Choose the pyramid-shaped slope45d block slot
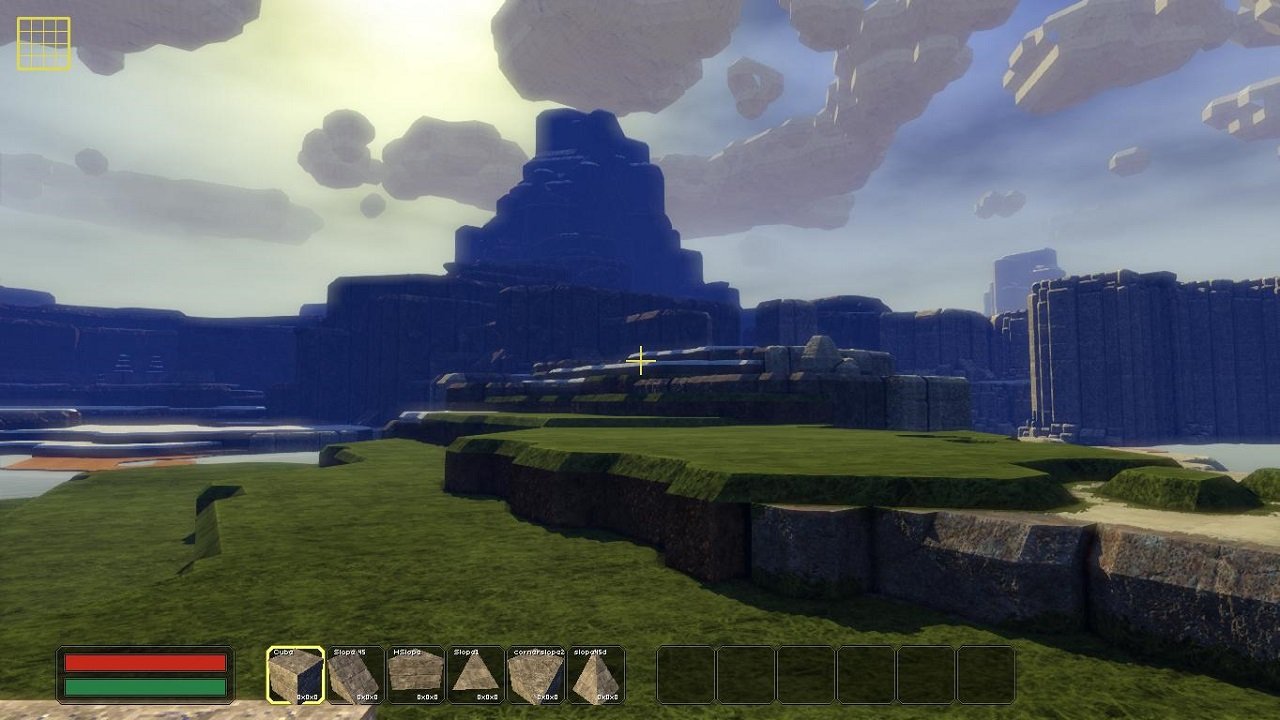The width and height of the screenshot is (1280, 720). click(596, 675)
